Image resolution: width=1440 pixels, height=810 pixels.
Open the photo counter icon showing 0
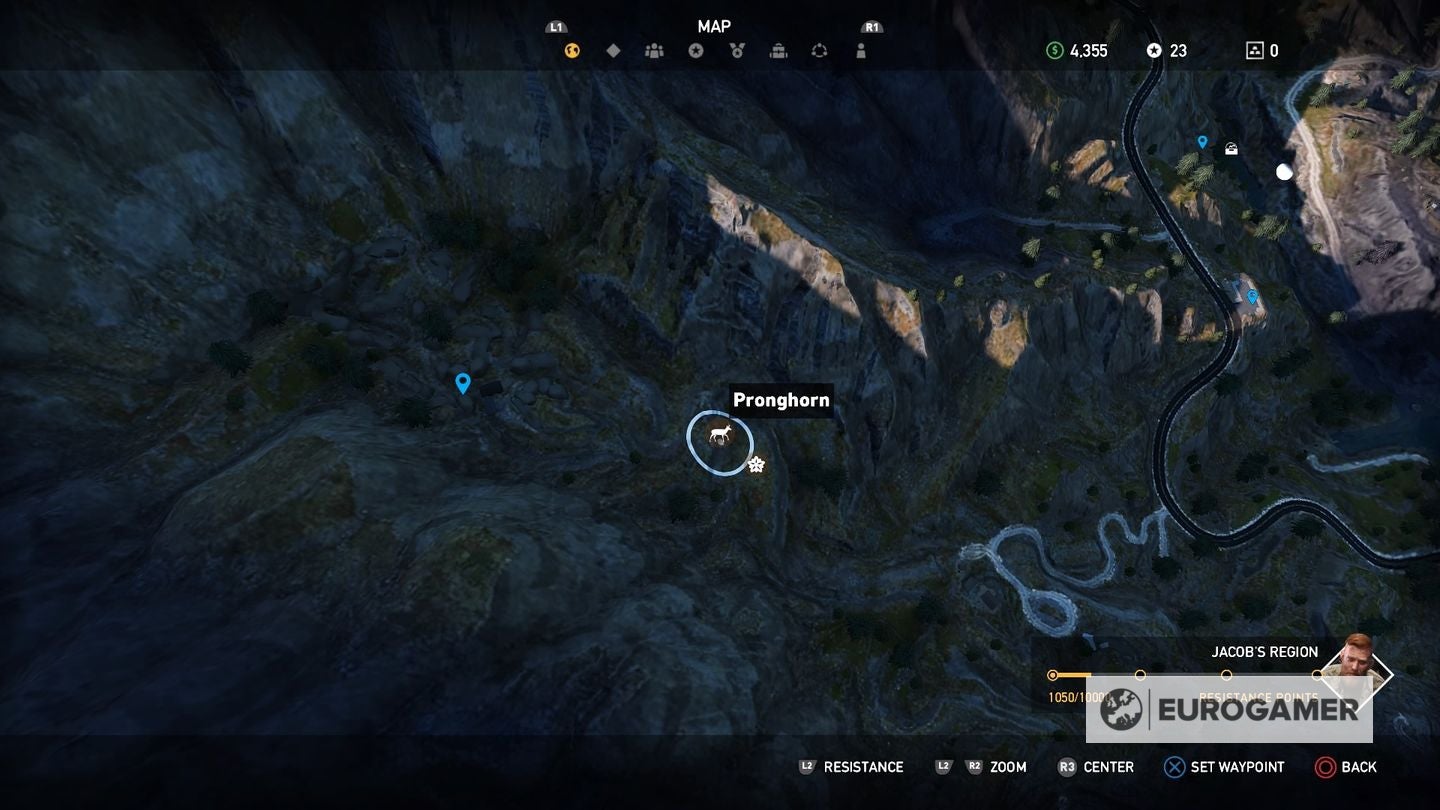1263,50
